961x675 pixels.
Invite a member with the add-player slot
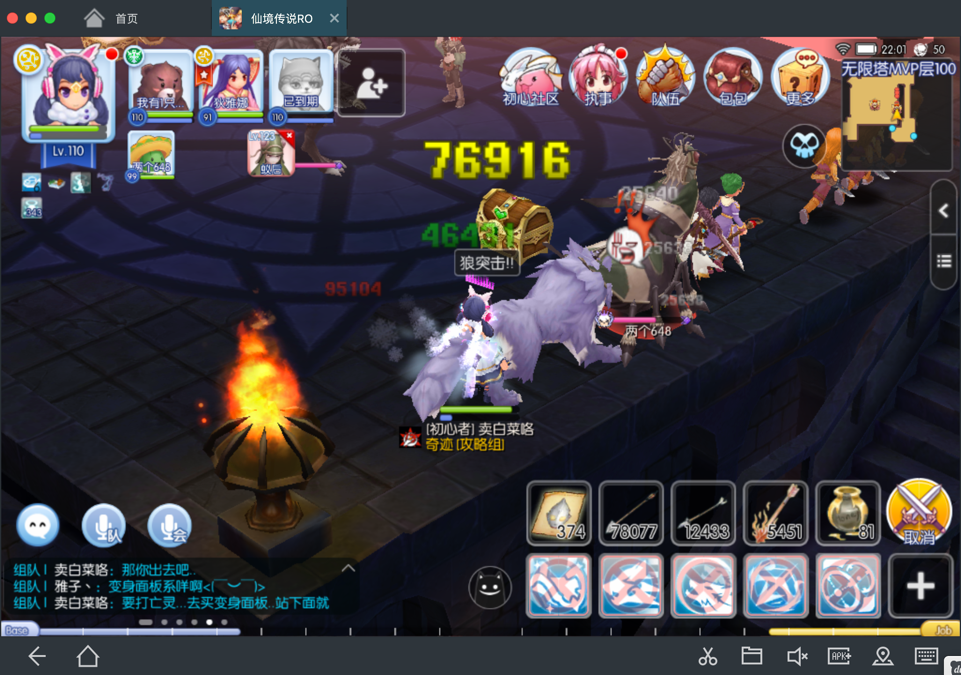pyautogui.click(x=371, y=83)
